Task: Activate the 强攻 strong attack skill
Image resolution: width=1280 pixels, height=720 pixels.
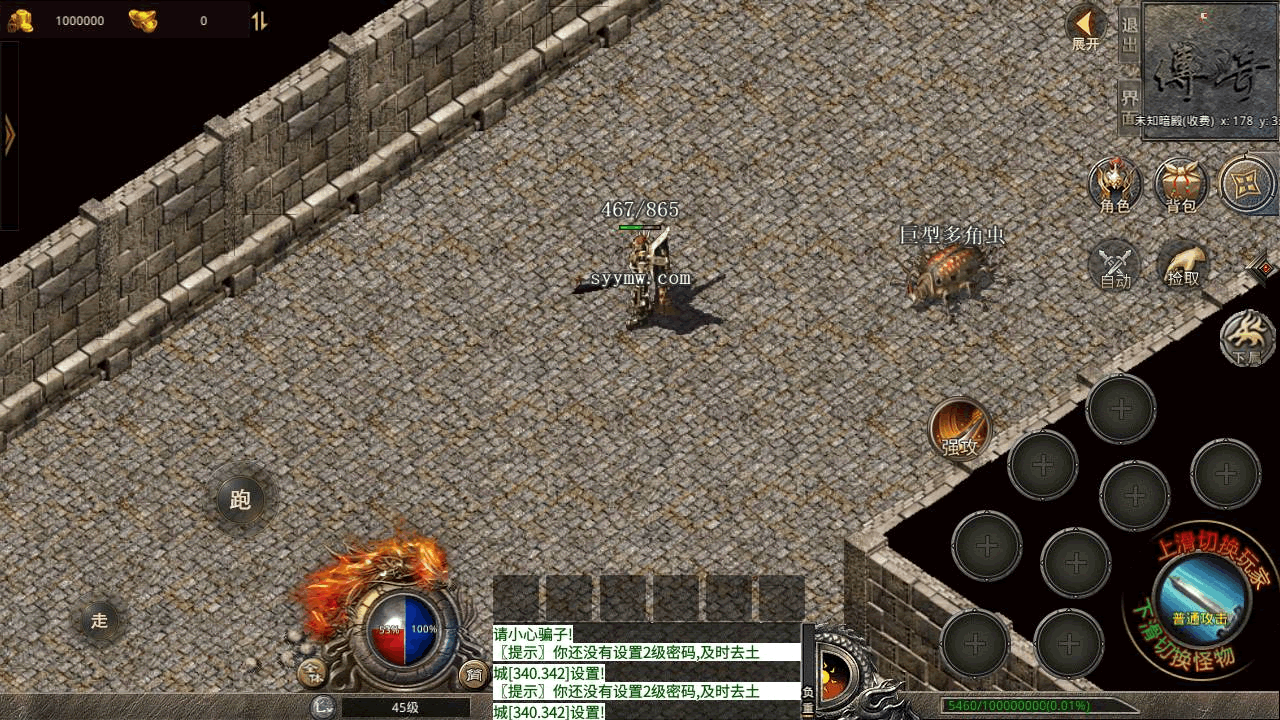Action: pos(960,429)
